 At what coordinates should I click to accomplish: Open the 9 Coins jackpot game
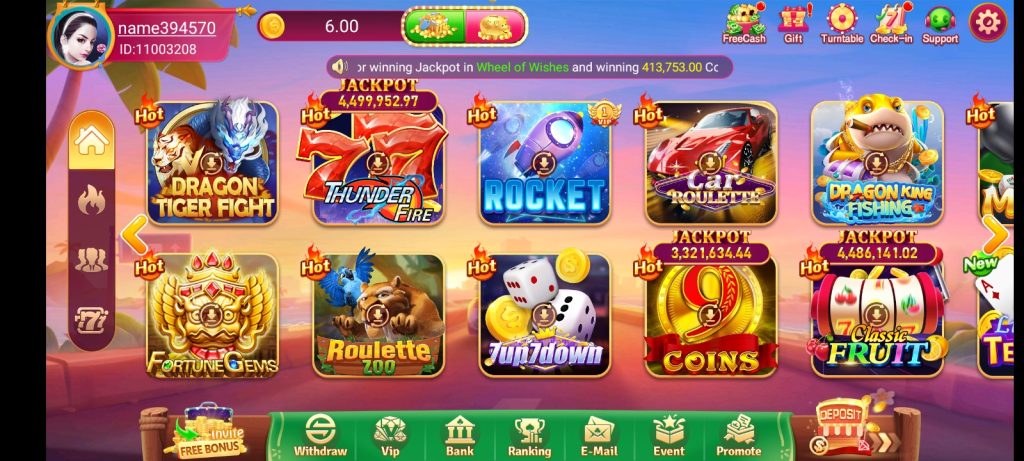pyautogui.click(x=710, y=315)
